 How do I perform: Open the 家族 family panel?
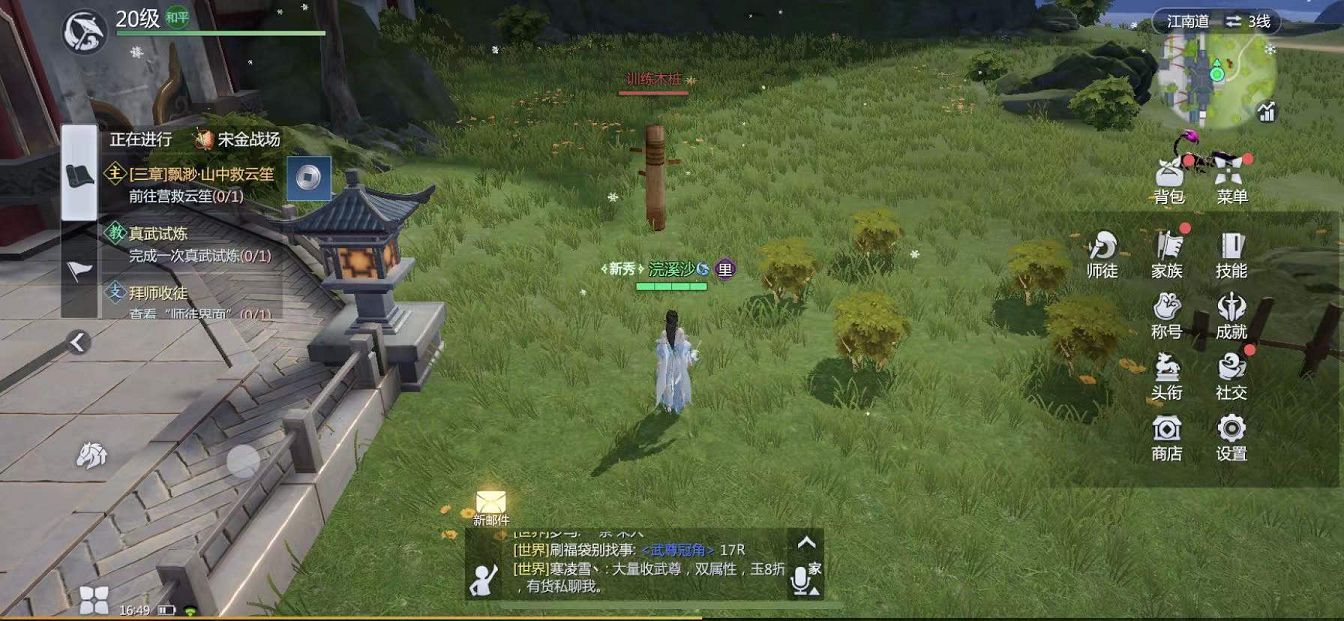click(1167, 253)
